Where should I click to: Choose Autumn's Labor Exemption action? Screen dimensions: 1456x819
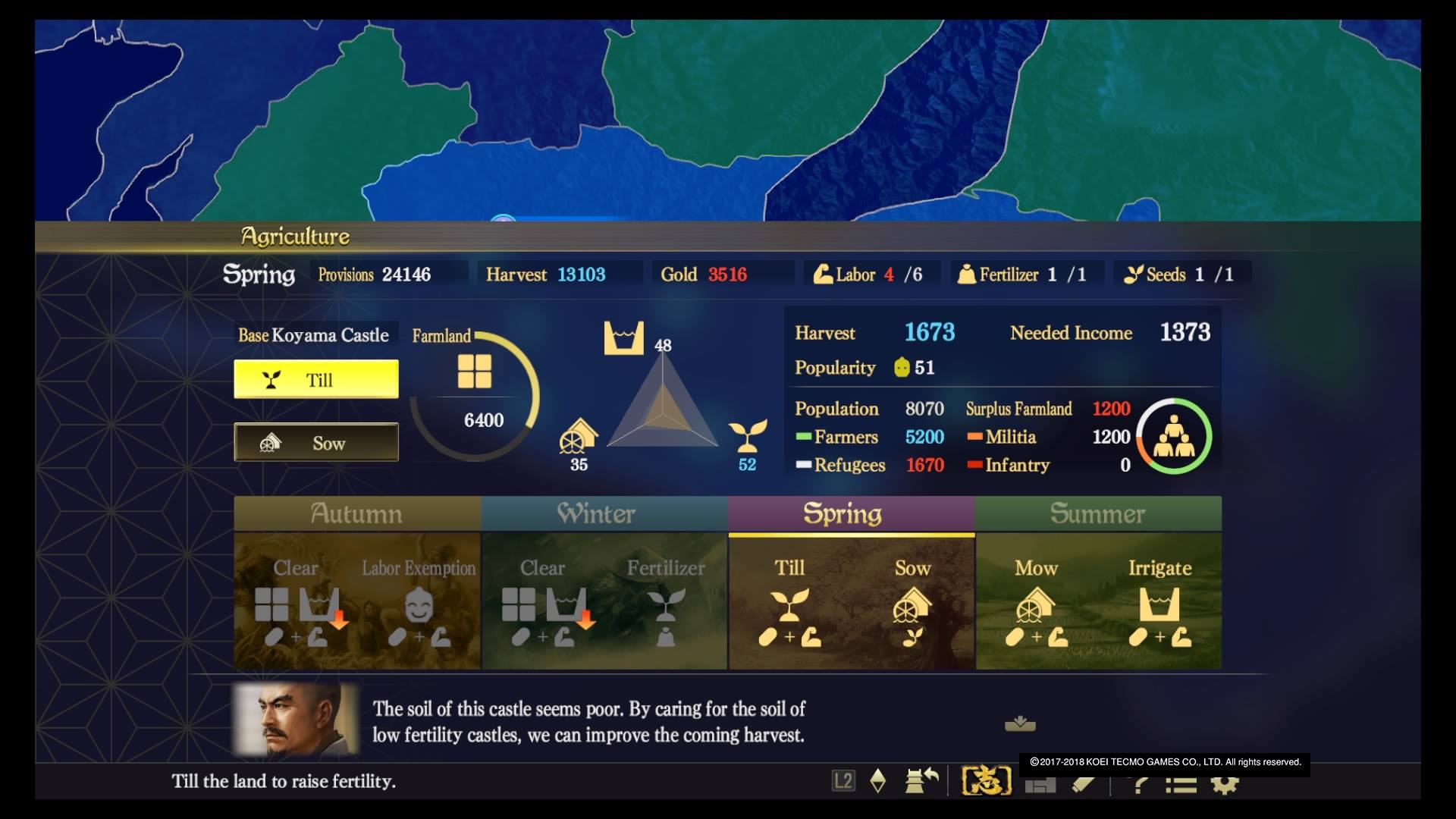[419, 604]
